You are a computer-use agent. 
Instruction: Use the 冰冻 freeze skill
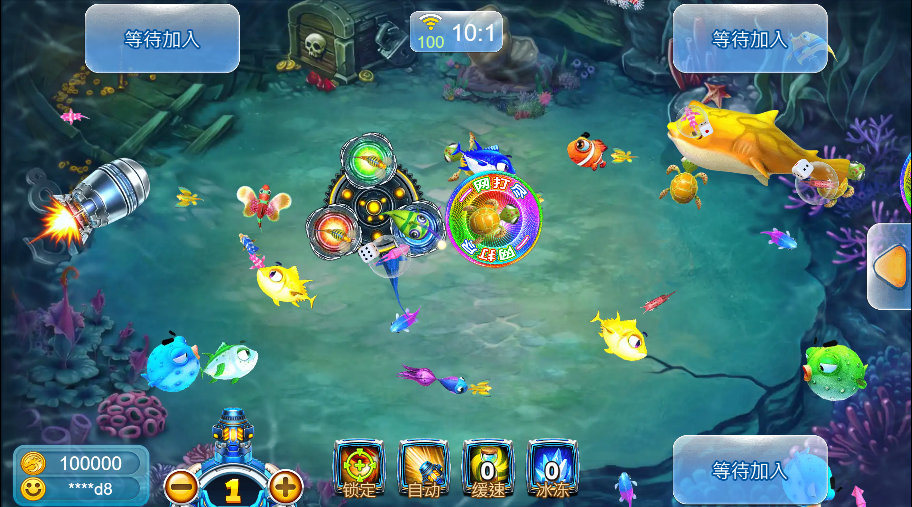(552, 468)
